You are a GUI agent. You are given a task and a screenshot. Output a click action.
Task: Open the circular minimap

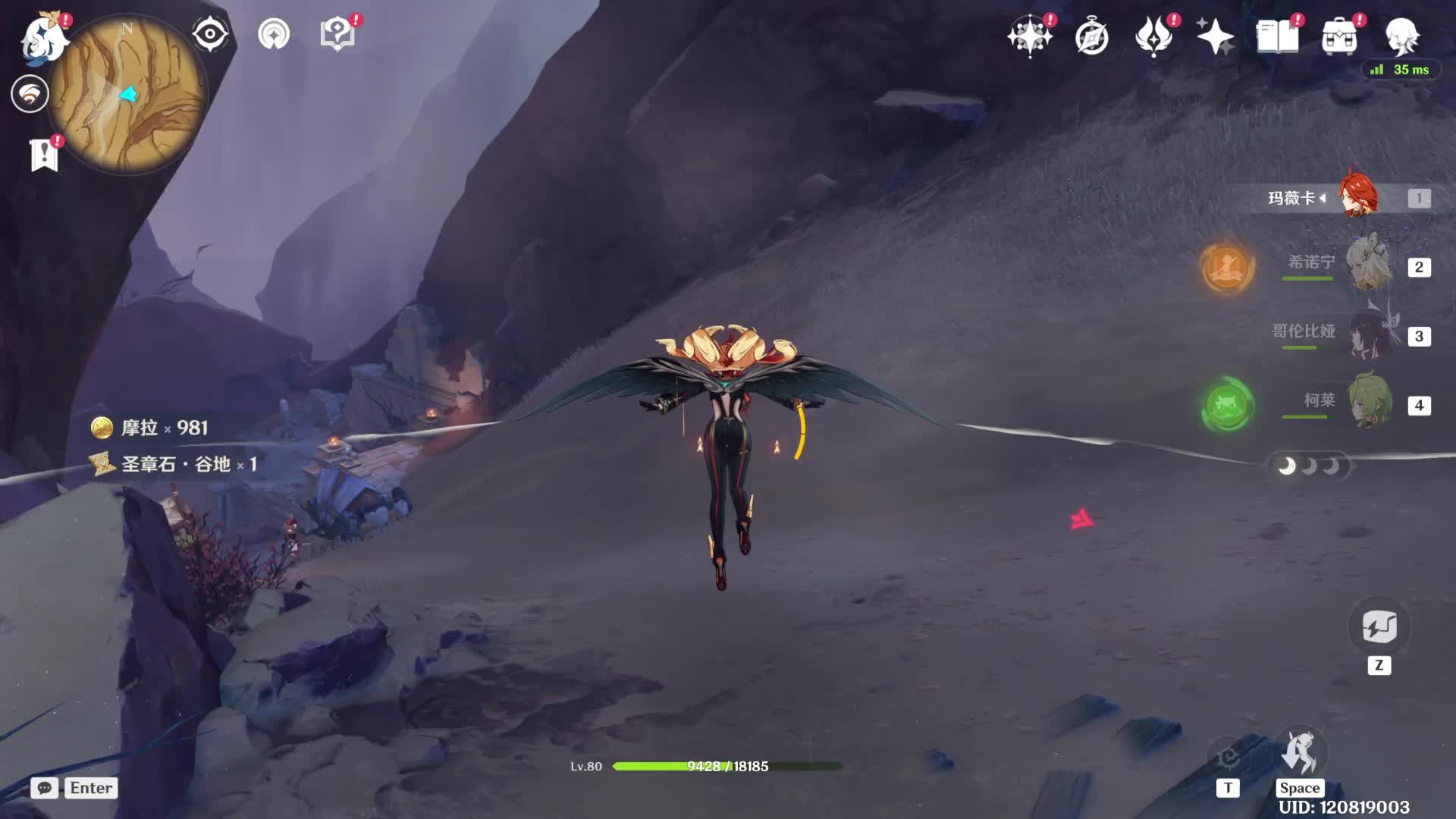[127, 94]
